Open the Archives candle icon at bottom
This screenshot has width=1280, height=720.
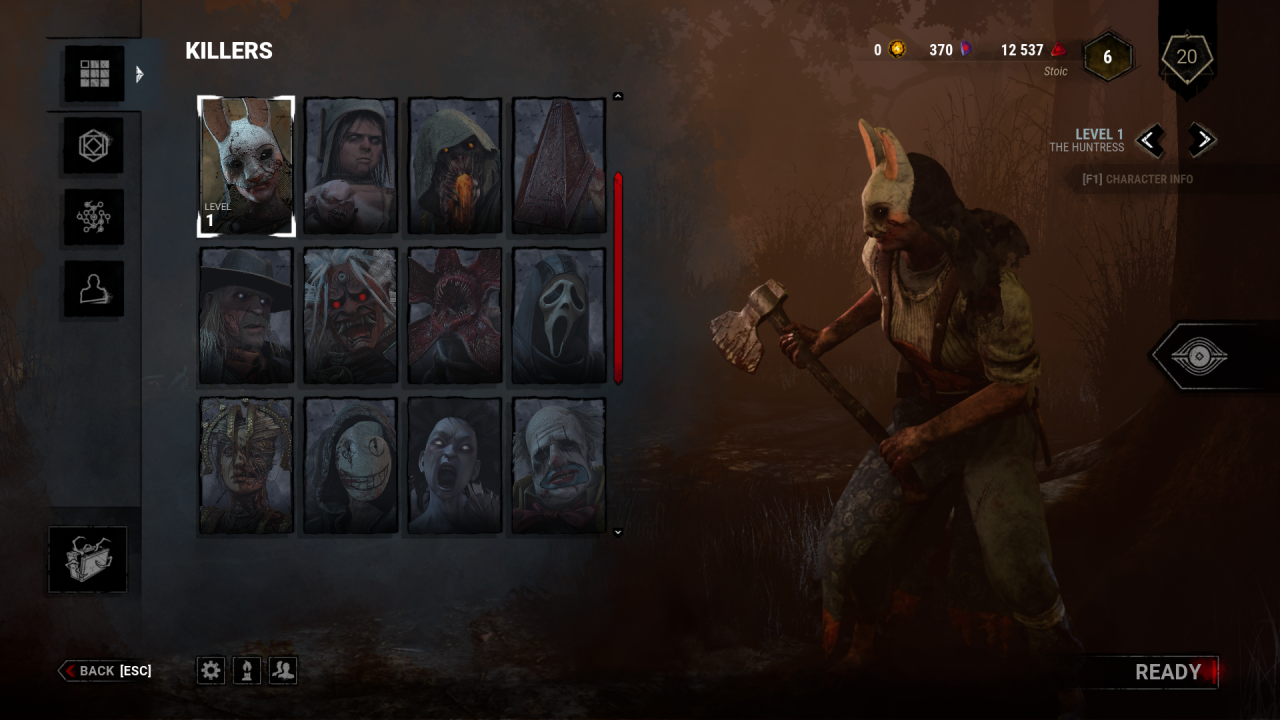[246, 670]
